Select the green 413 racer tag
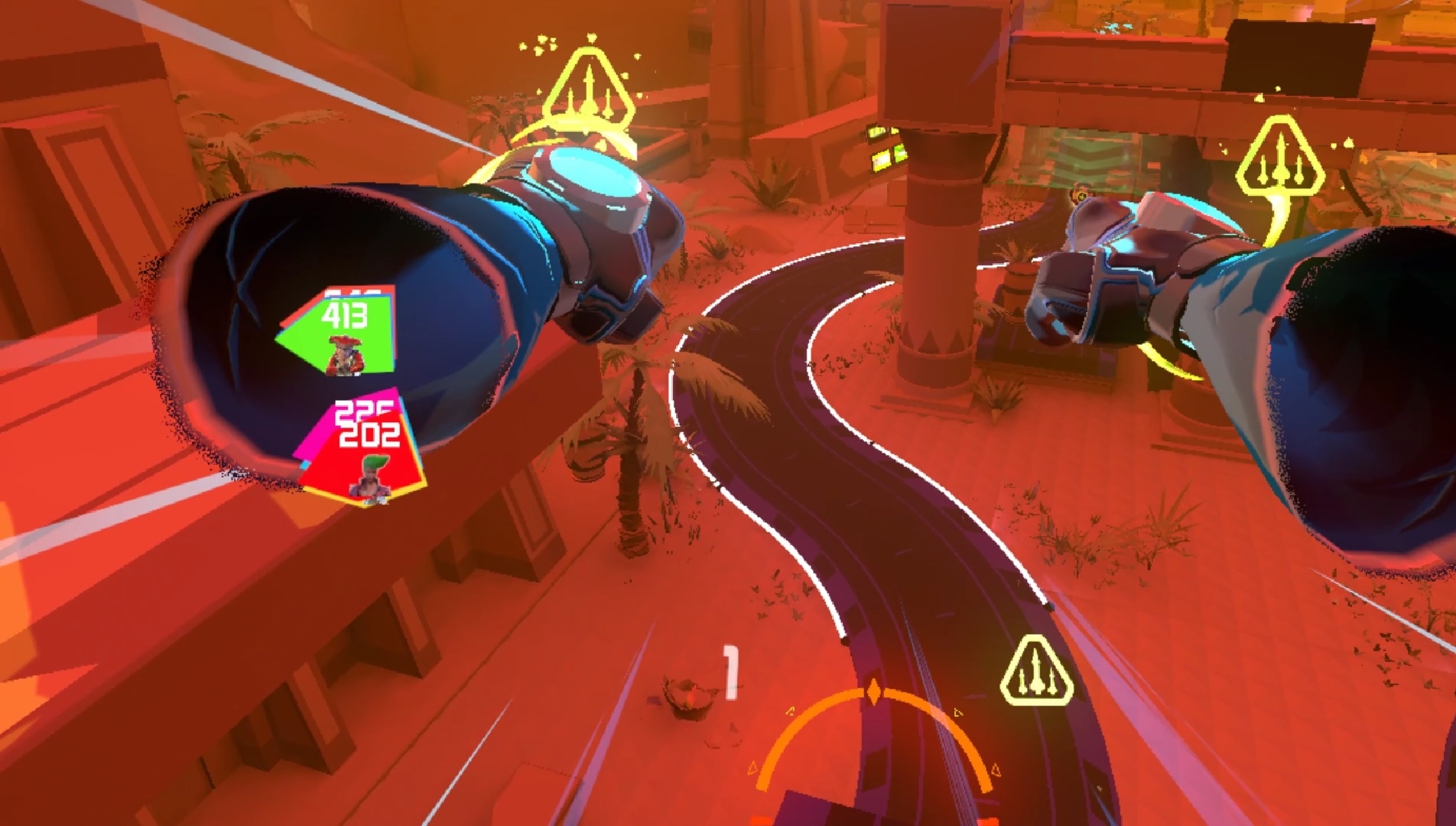The image size is (1456, 826). click(339, 334)
